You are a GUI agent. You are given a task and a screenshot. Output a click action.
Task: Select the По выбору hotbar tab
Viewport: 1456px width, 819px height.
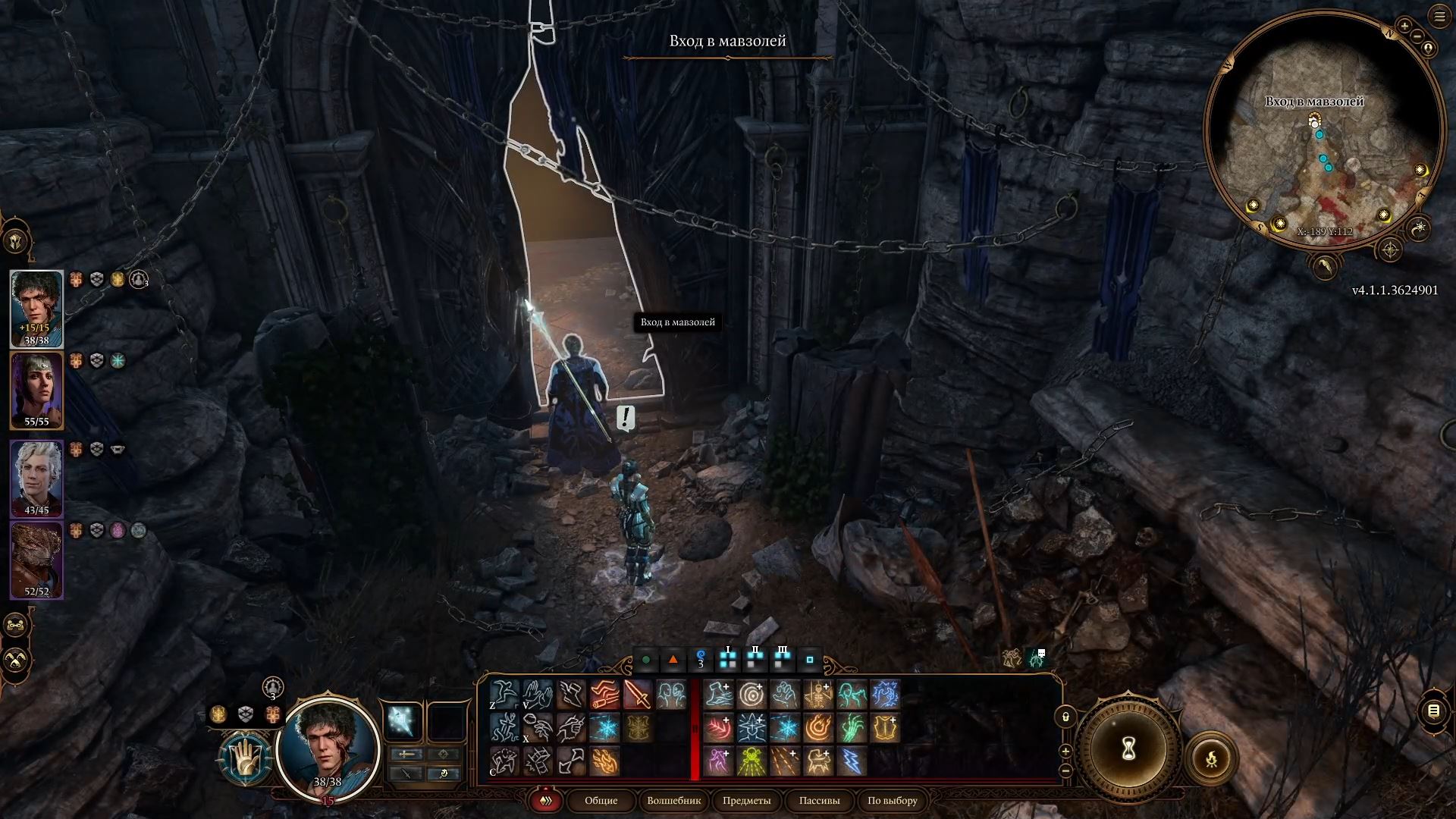pyautogui.click(x=892, y=801)
